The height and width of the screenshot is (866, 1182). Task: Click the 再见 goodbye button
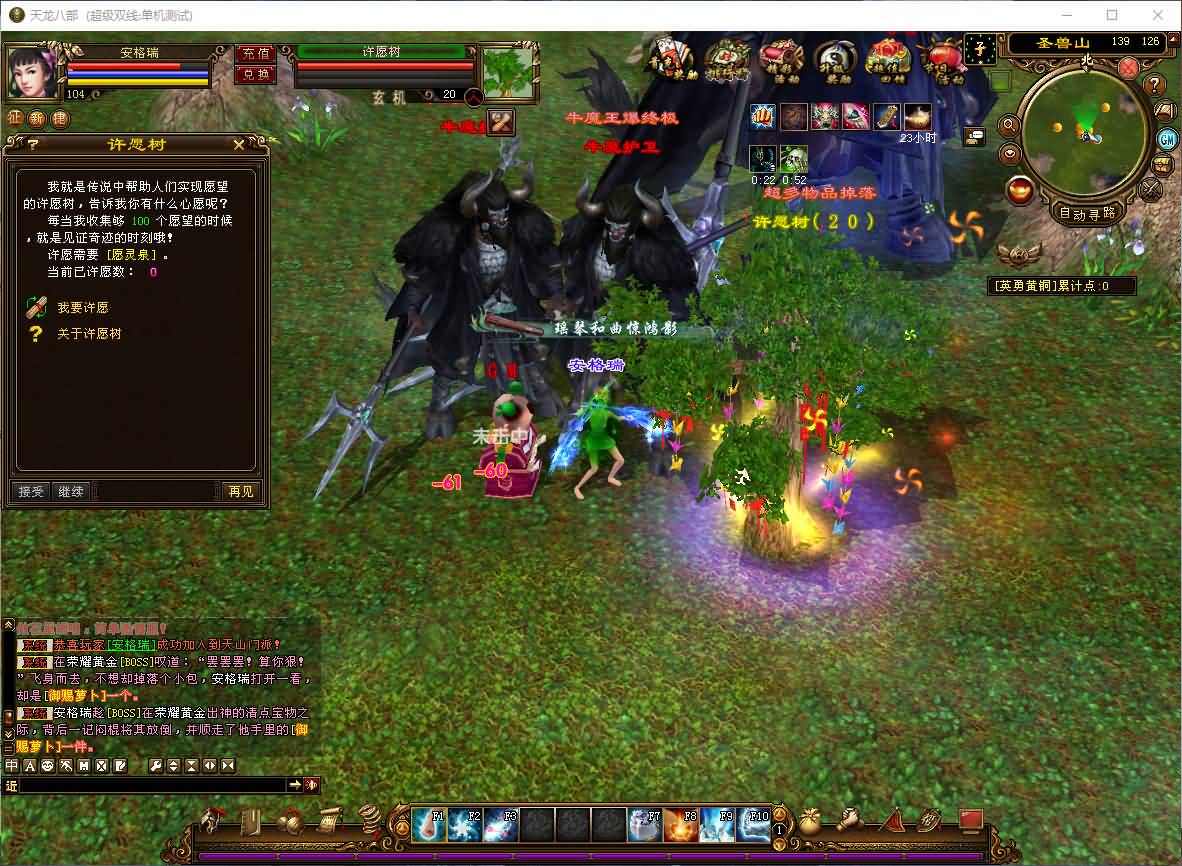click(240, 491)
